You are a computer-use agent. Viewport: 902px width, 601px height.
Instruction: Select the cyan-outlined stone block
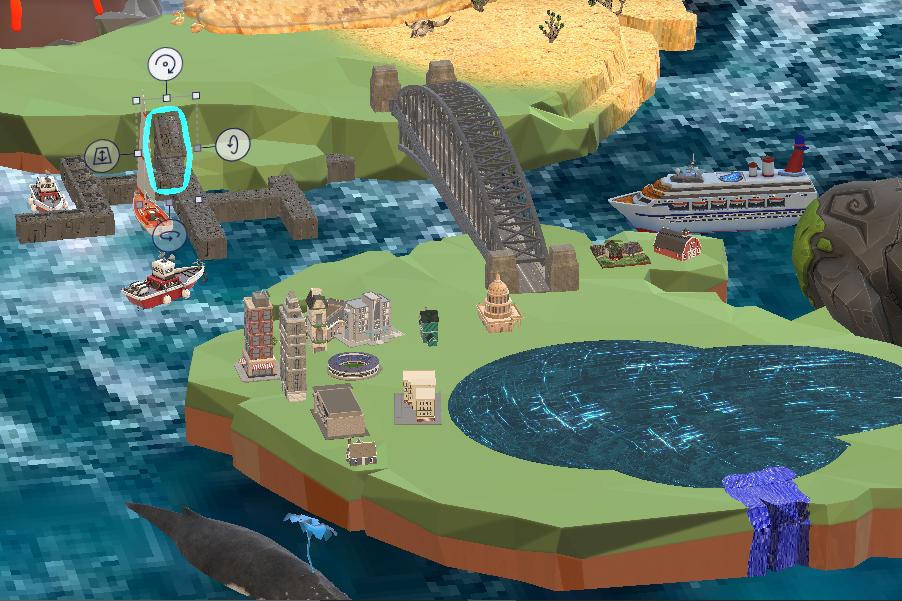(167, 150)
